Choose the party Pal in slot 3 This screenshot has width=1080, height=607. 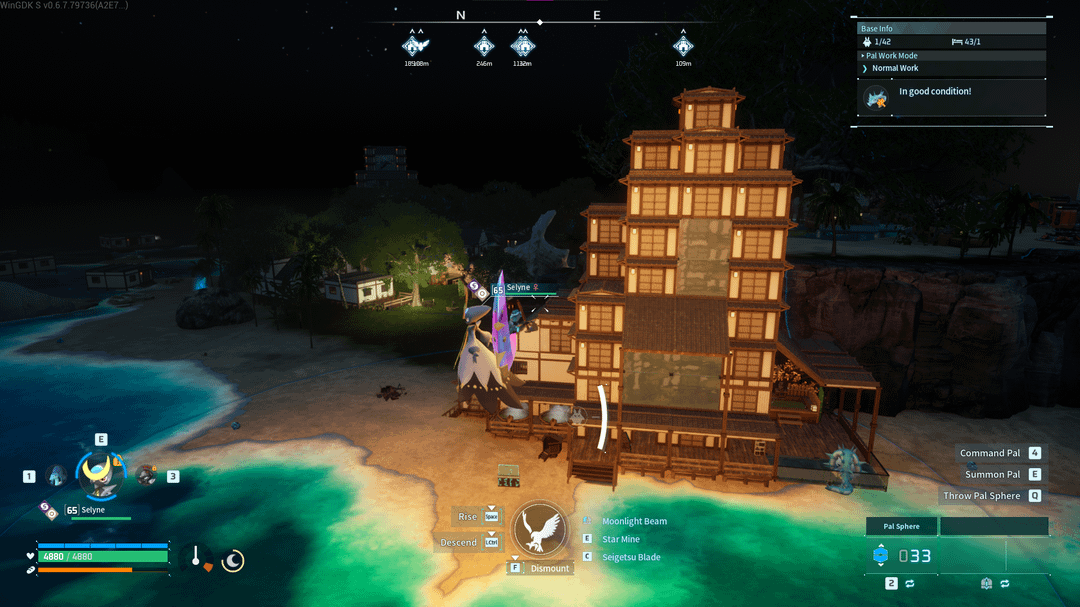(147, 475)
